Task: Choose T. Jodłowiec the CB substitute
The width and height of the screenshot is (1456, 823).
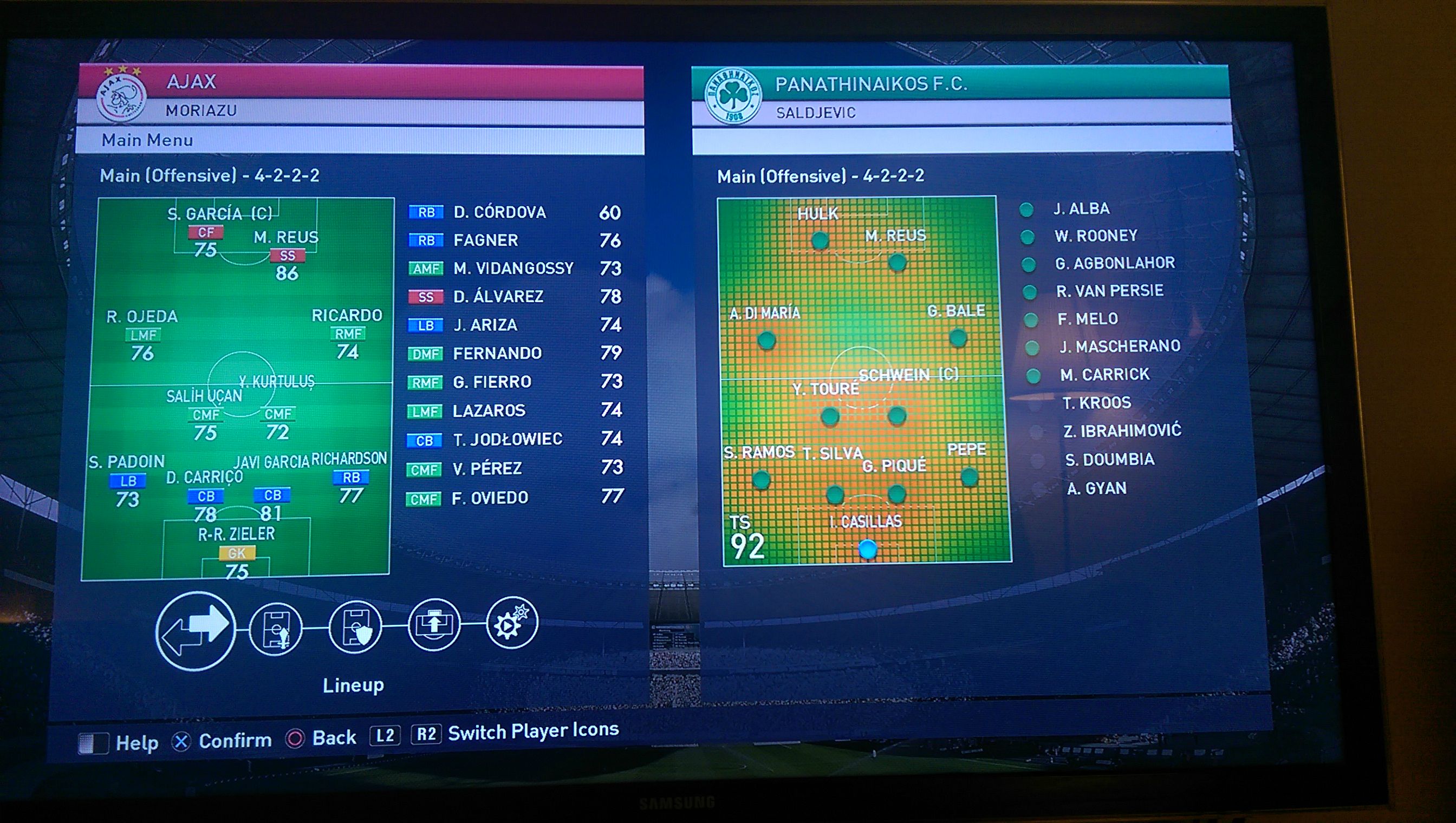Action: click(507, 439)
